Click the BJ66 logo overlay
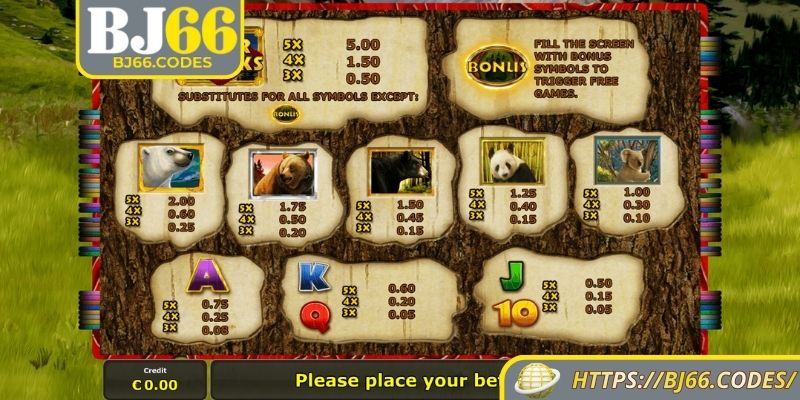The image size is (800, 400). point(161,40)
